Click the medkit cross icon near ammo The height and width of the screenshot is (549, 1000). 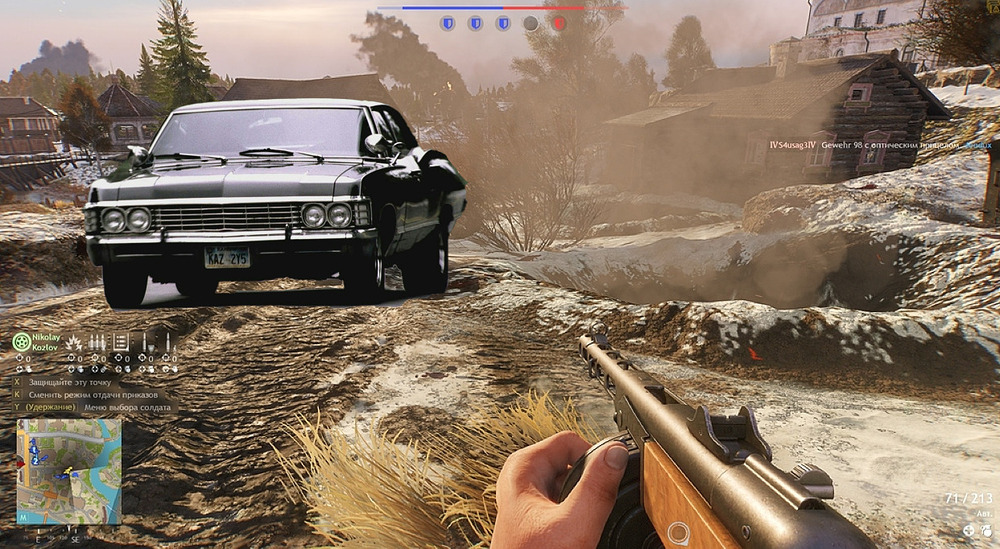(969, 530)
